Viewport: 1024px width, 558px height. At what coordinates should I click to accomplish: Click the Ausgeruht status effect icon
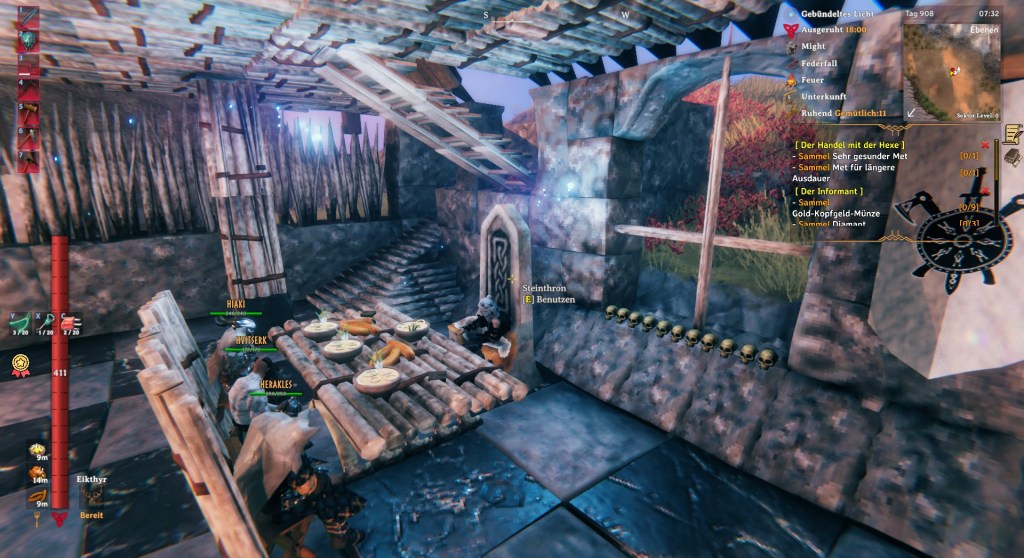tap(790, 30)
